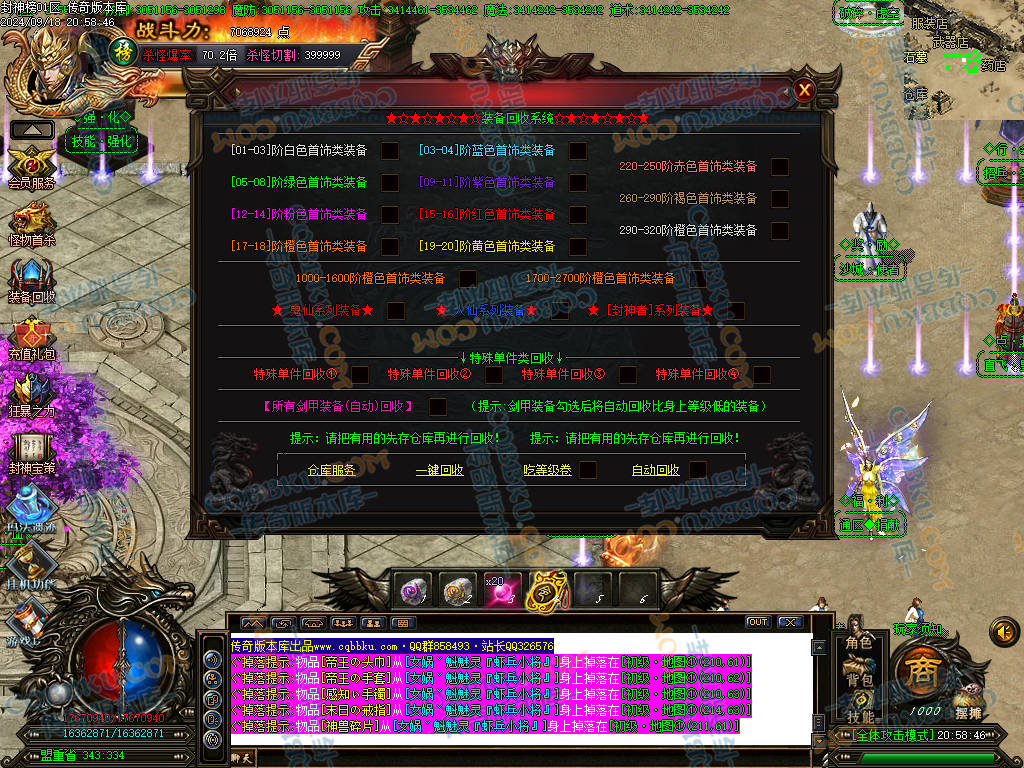Toggle the 自动回收 auto-recycle checkbox
The height and width of the screenshot is (768, 1024).
click(697, 470)
